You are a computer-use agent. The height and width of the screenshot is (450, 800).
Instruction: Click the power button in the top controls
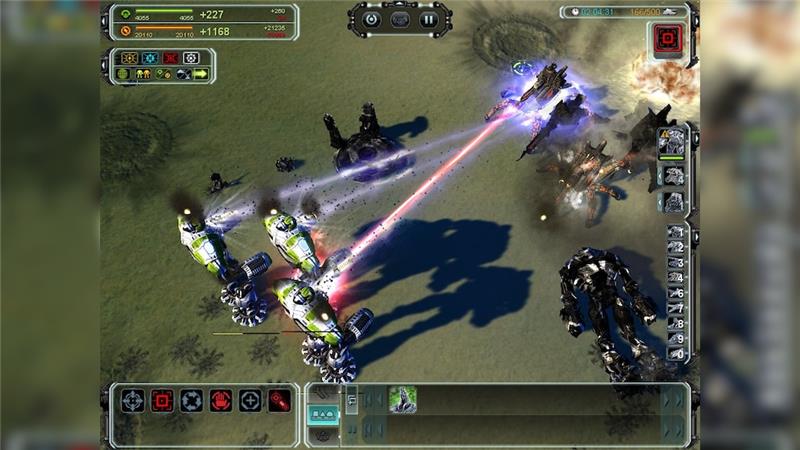pyautogui.click(x=372, y=18)
